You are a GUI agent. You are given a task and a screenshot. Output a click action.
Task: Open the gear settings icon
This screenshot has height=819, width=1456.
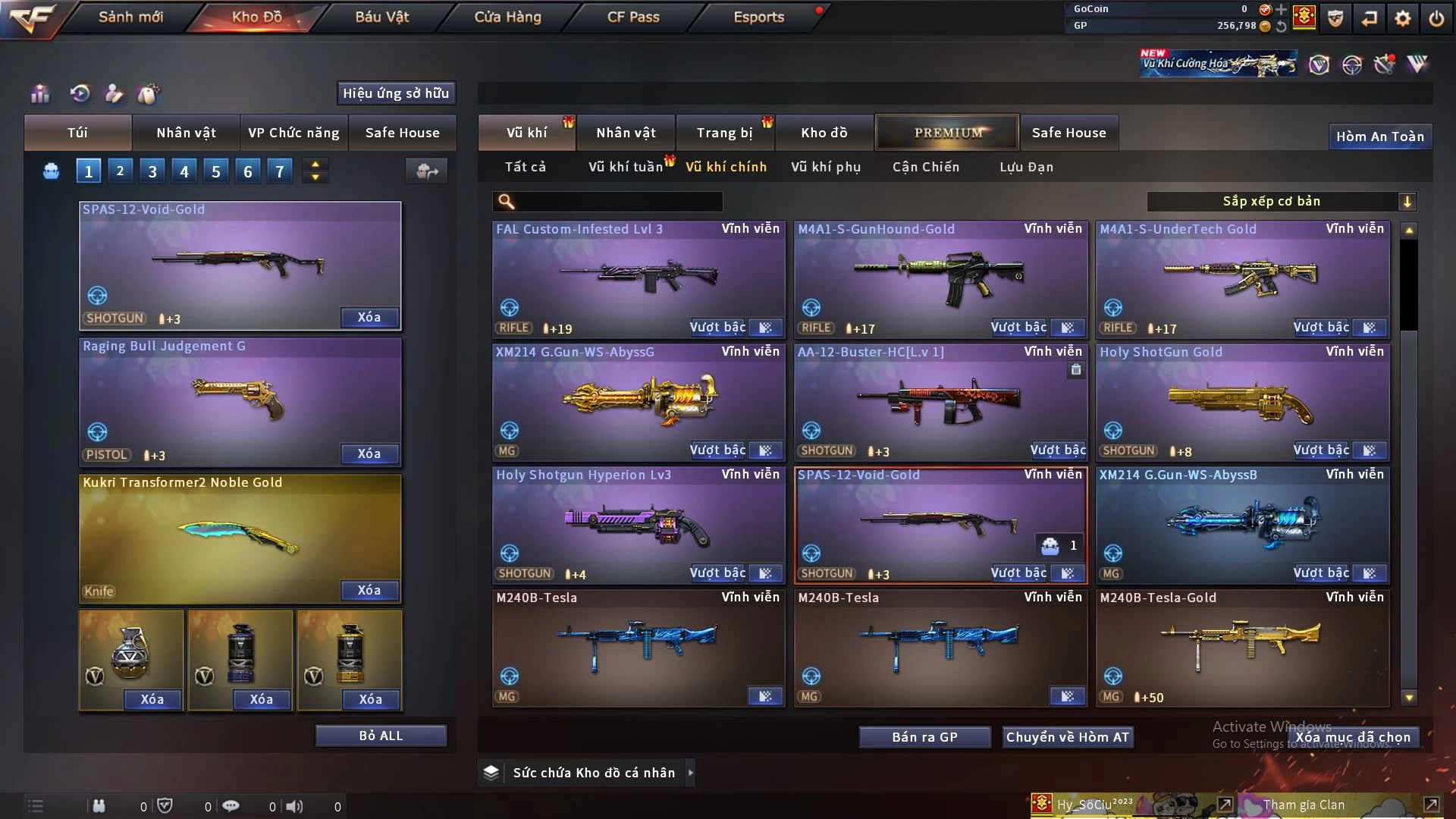[x=1403, y=18]
